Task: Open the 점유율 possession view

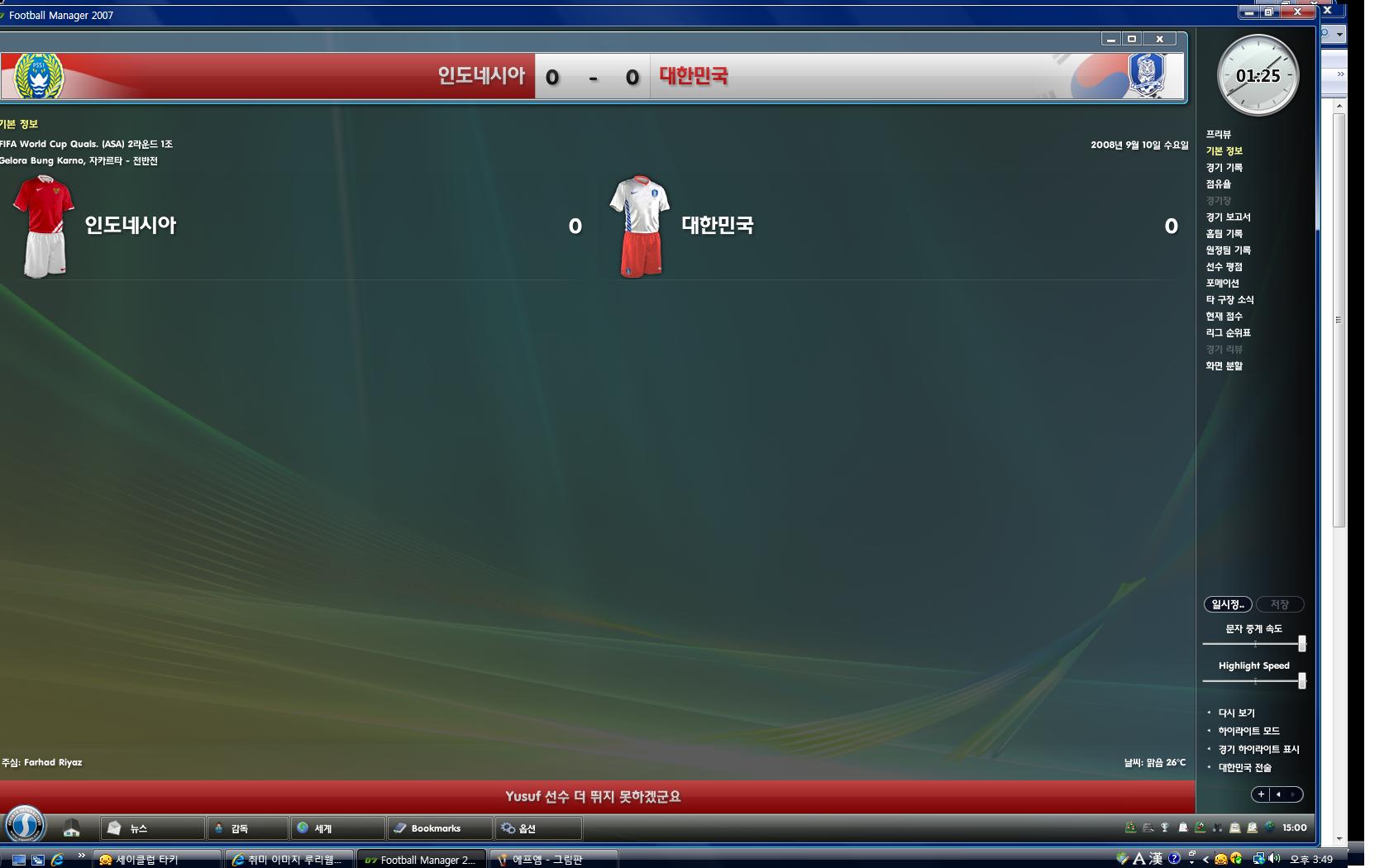Action: (1218, 184)
